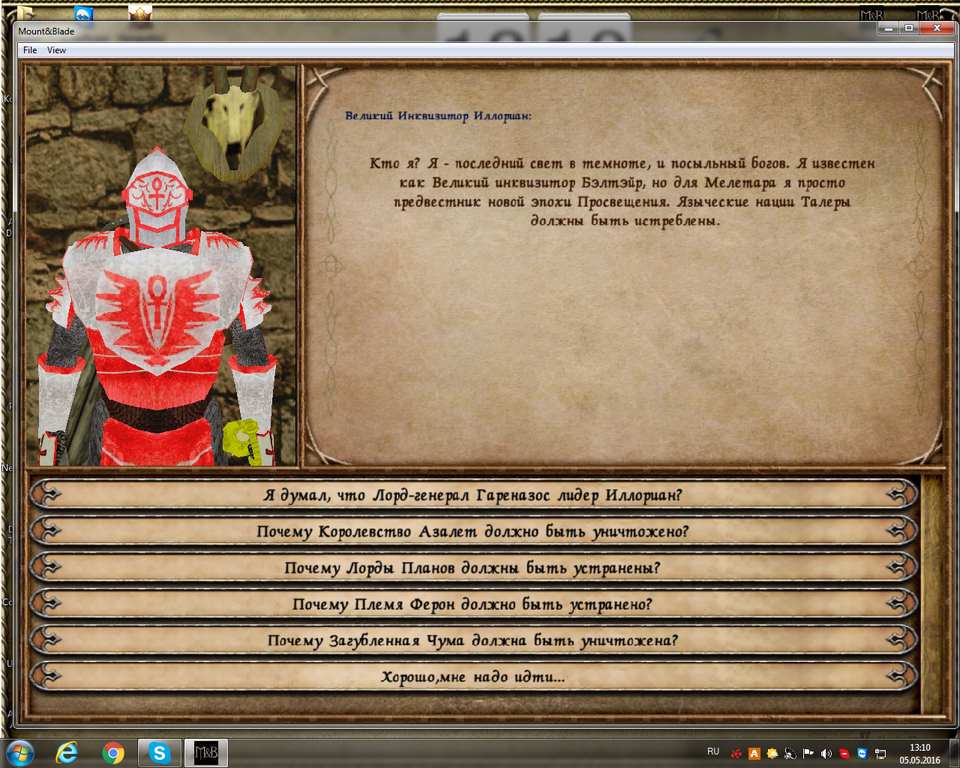Ask why Племя Ферон must be eliminated
Screen dimensions: 960x768
(x=473, y=604)
